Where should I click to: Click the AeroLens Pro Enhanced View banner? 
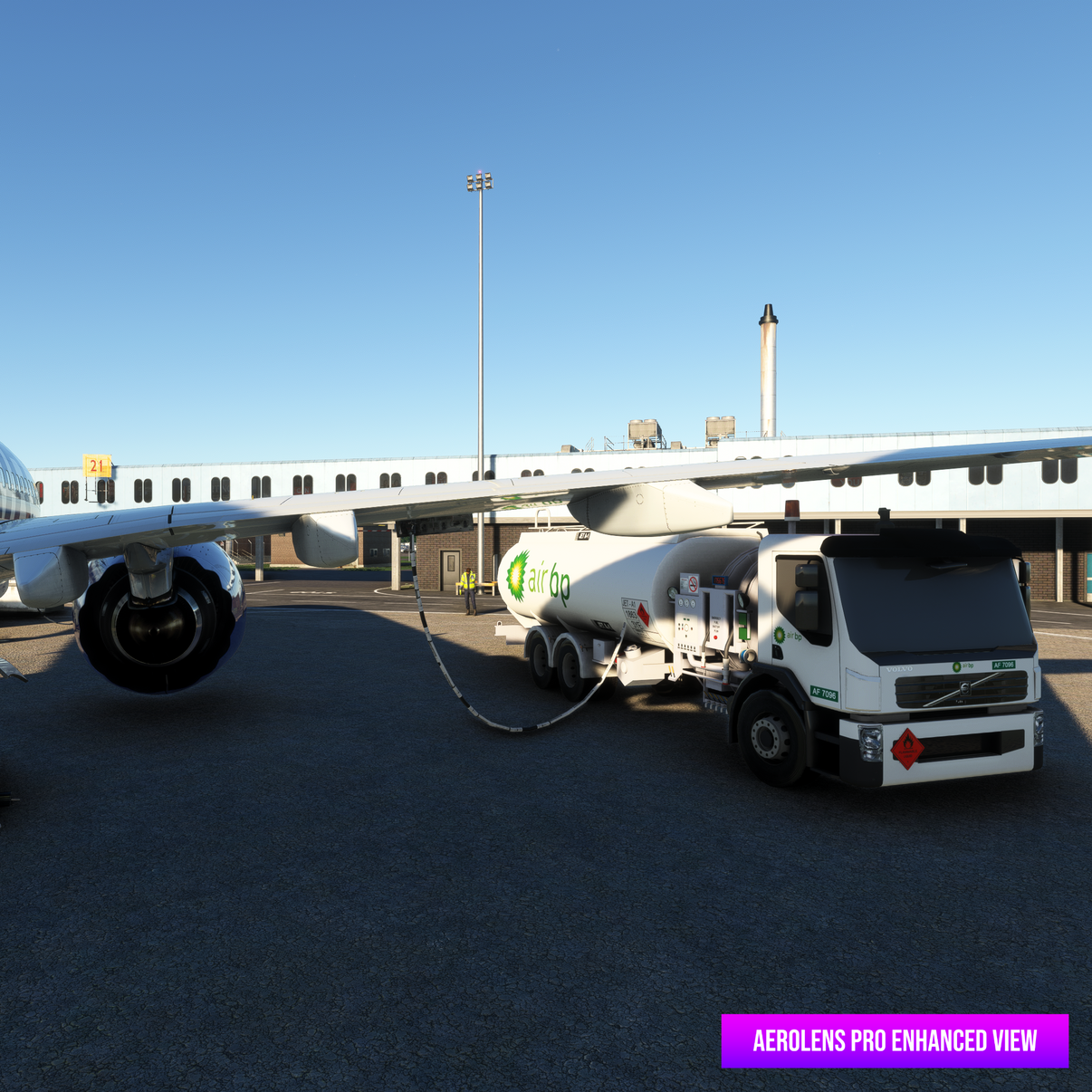click(x=895, y=1040)
